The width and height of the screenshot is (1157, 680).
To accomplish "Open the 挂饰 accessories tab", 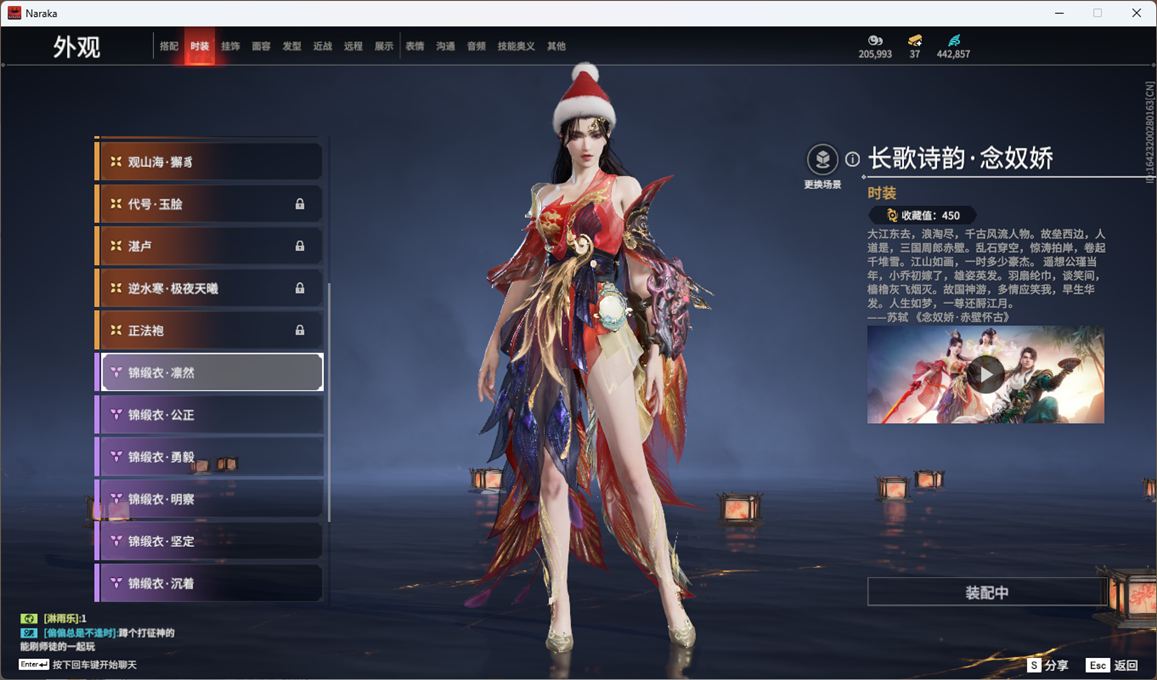I will [x=230, y=46].
